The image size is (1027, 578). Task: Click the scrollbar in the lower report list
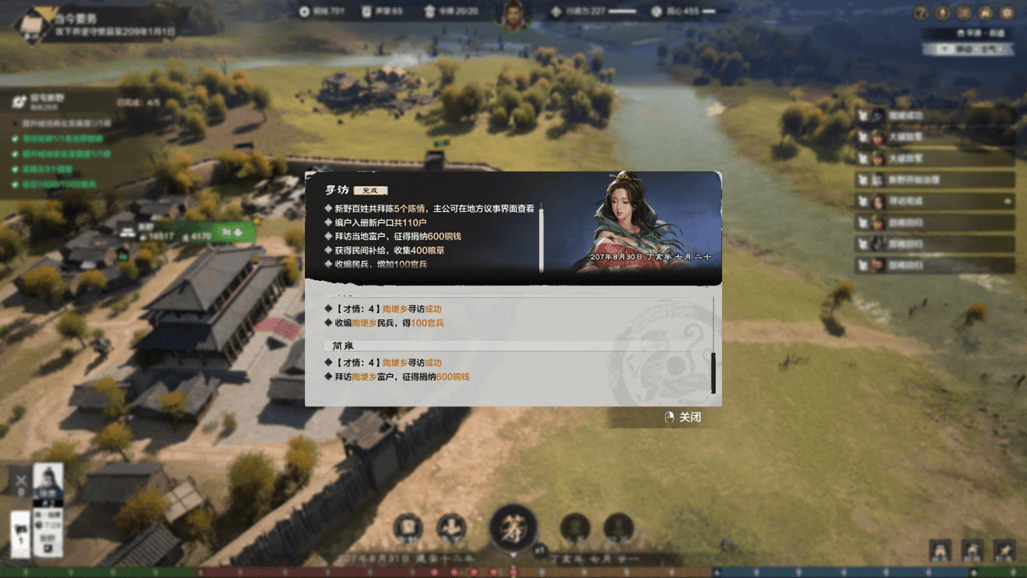[x=713, y=373]
